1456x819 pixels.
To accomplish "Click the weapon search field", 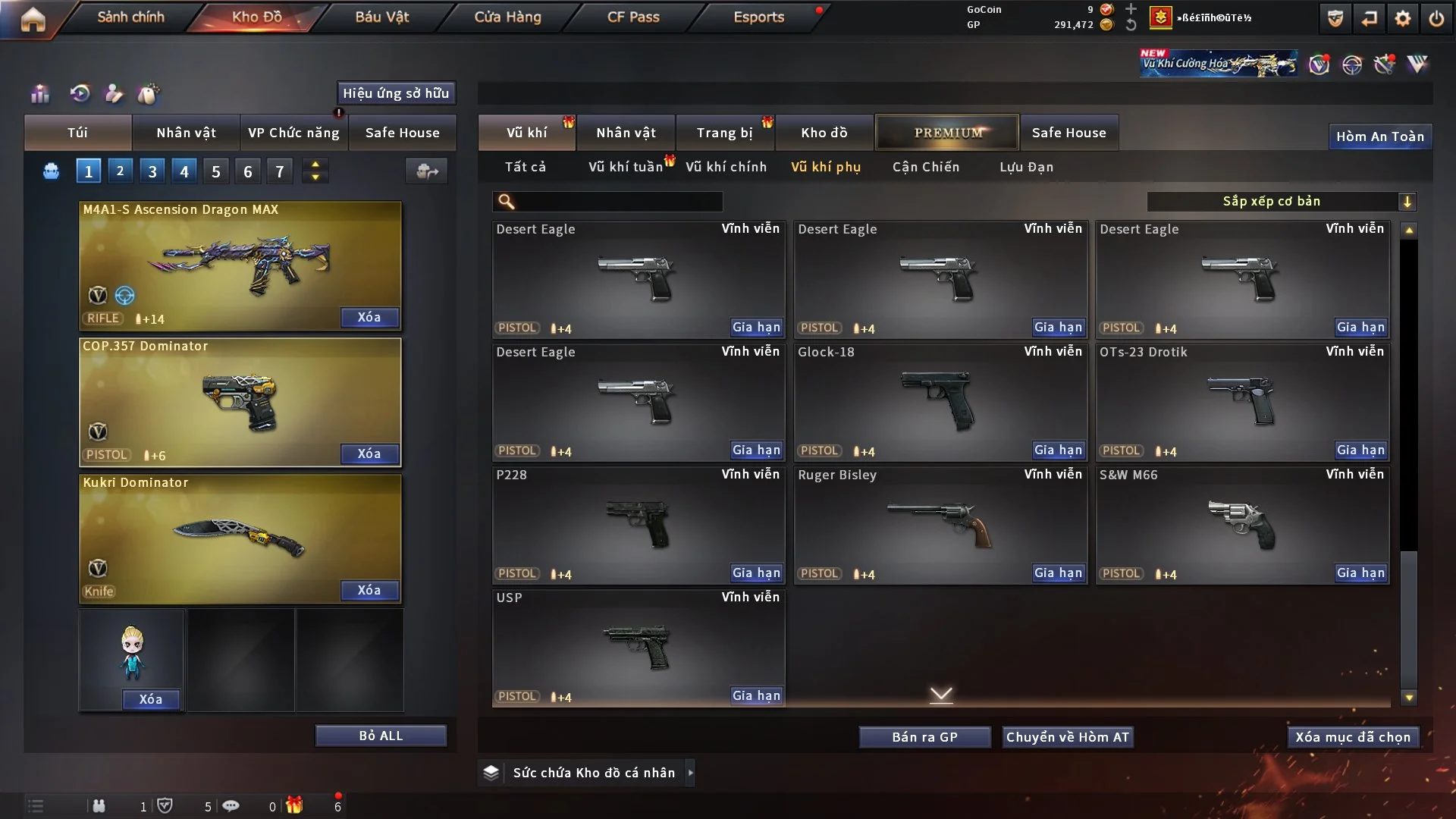I will [618, 202].
